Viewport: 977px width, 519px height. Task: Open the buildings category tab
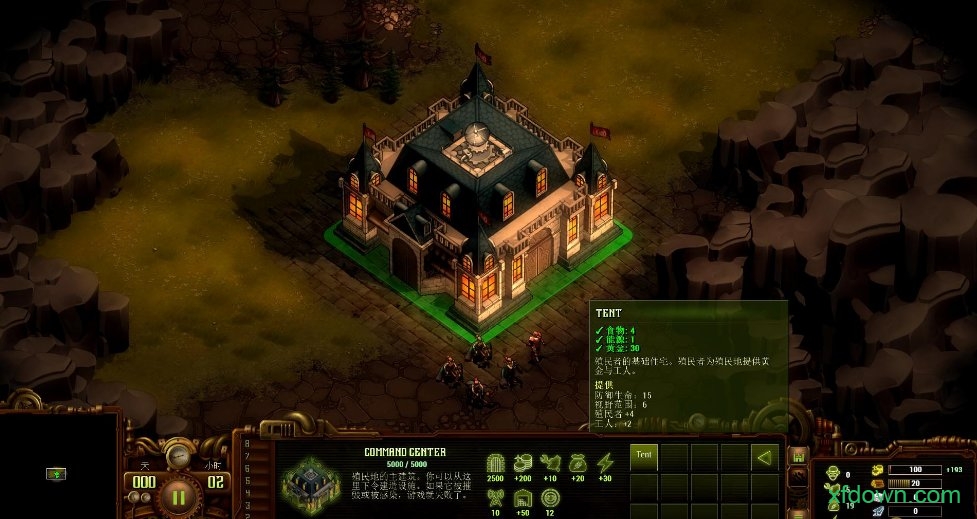click(x=798, y=457)
